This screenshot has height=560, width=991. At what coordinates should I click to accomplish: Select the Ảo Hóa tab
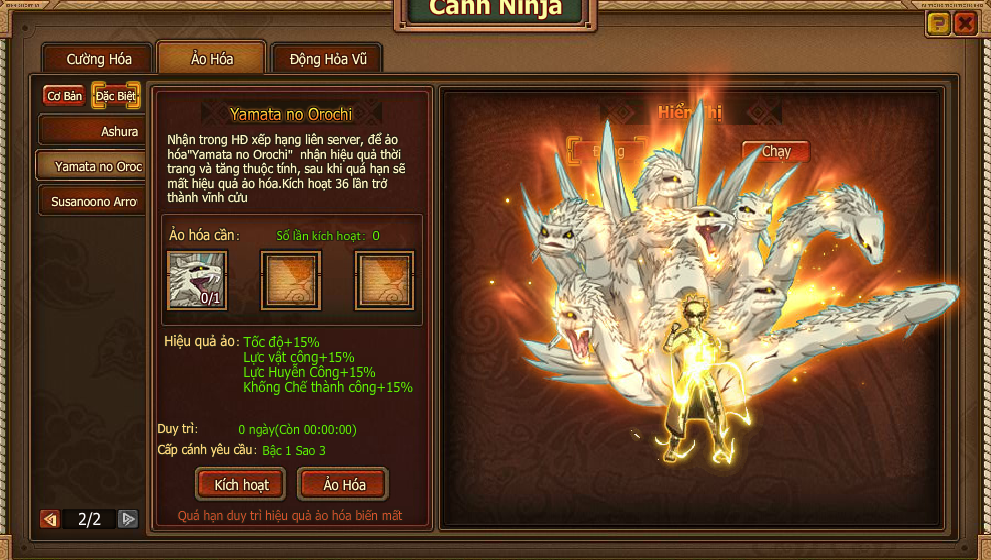click(212, 59)
